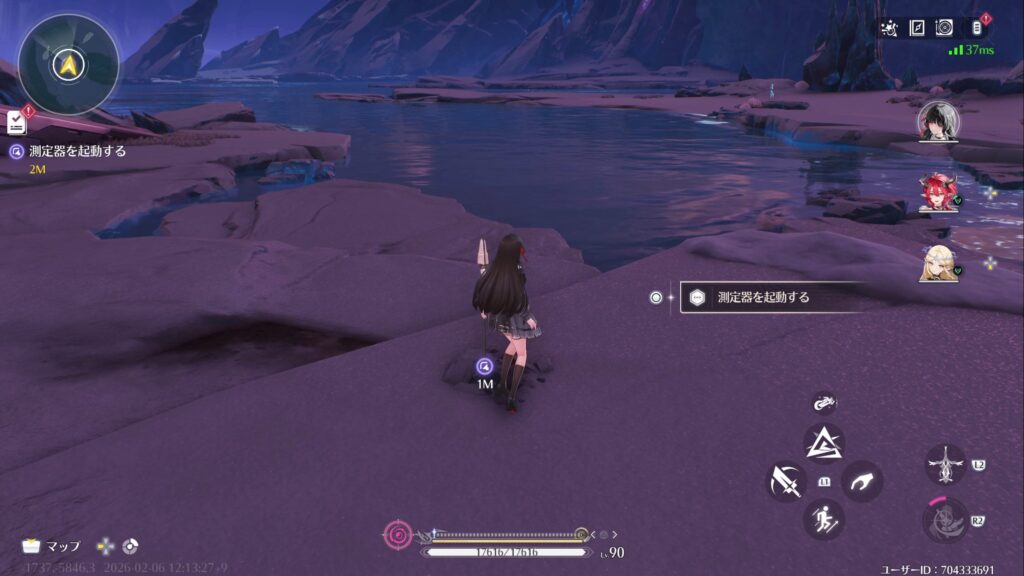The image size is (1024, 576).
Task: Open the disc player icon in top bar
Action: click(x=943, y=28)
